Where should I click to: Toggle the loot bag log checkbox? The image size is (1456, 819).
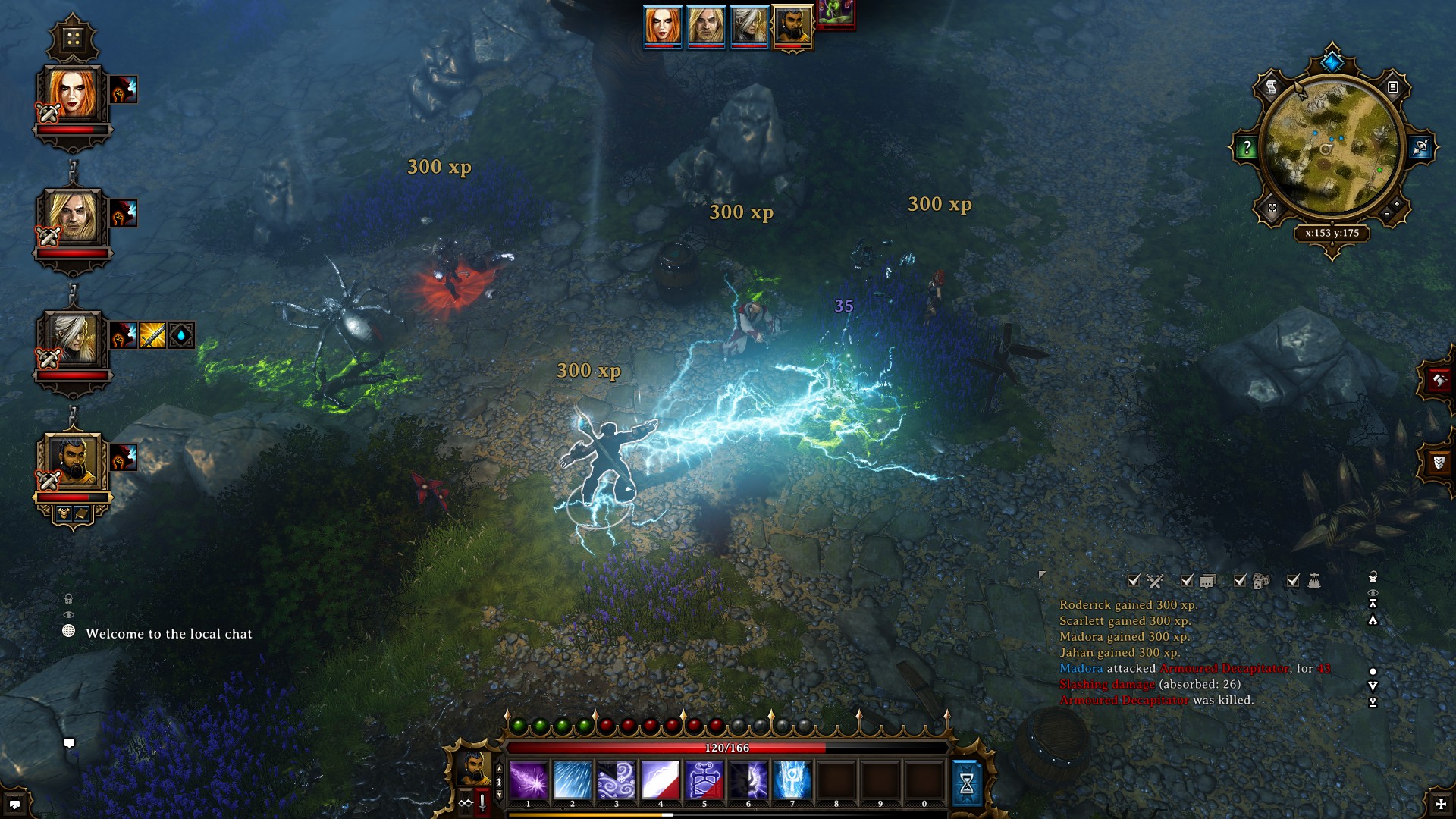pyautogui.click(x=1293, y=581)
